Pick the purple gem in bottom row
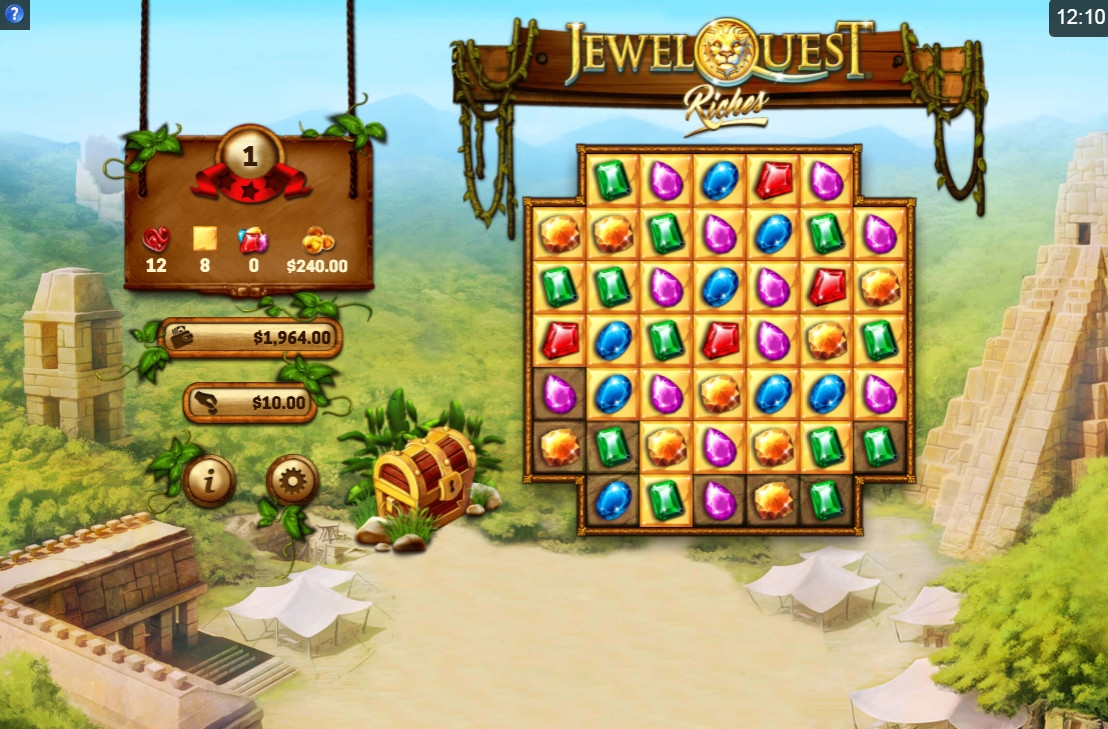 pos(719,500)
